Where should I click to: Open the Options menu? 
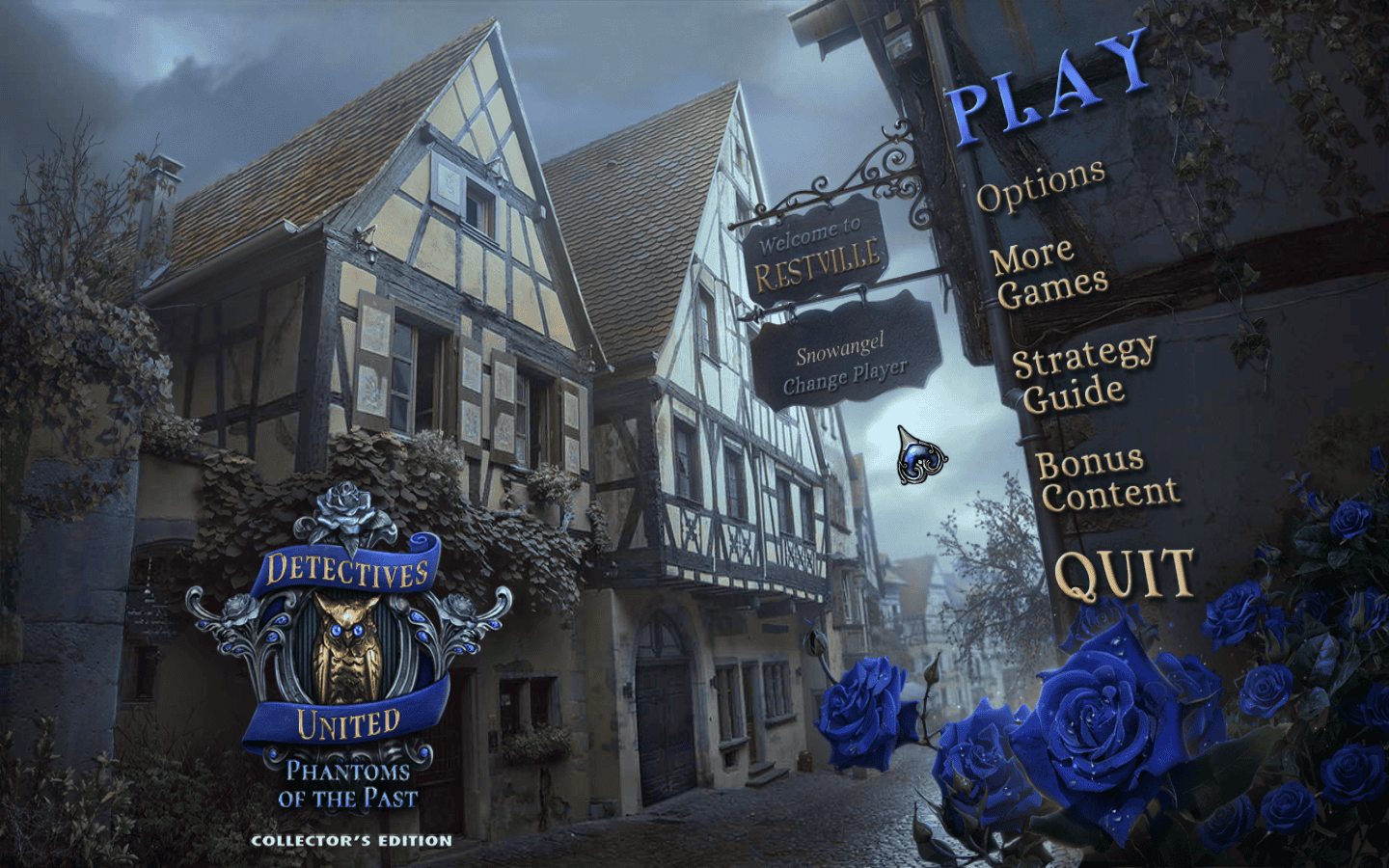1040,184
